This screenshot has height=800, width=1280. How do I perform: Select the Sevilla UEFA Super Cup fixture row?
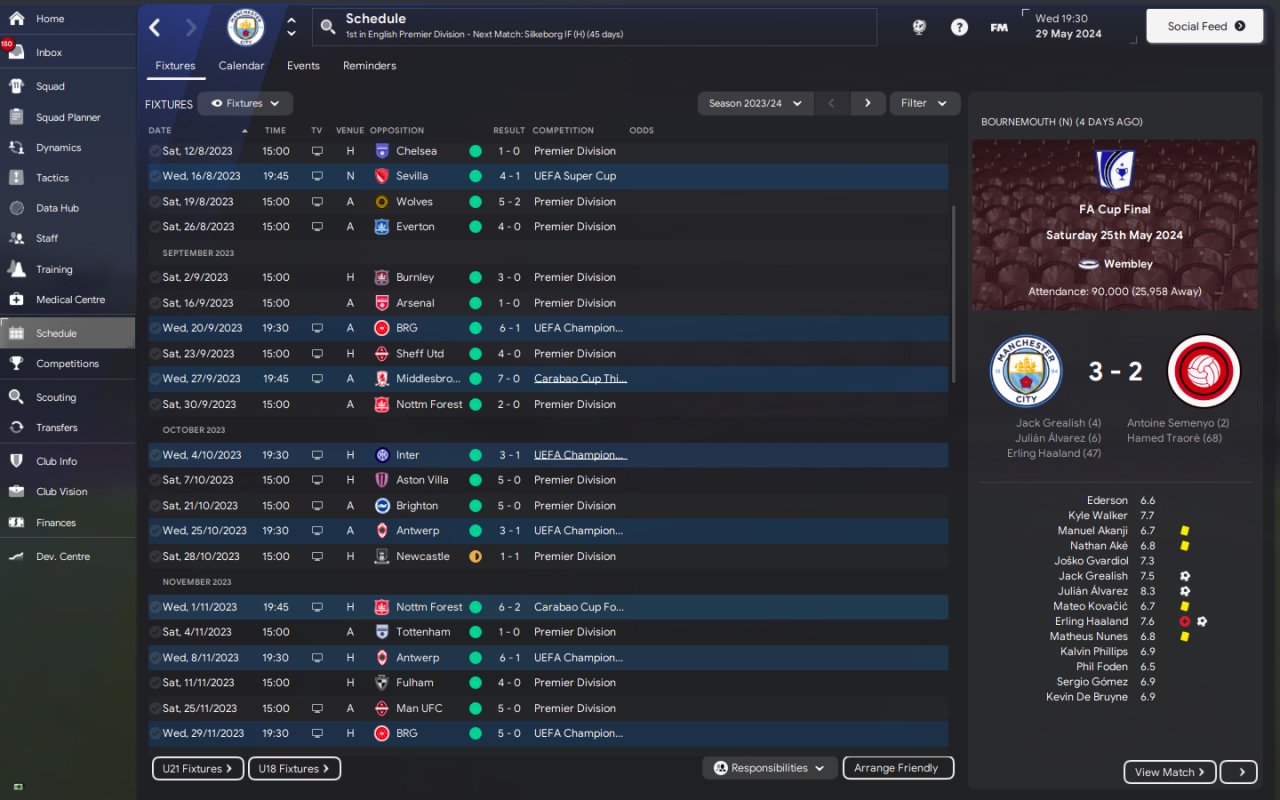[548, 176]
